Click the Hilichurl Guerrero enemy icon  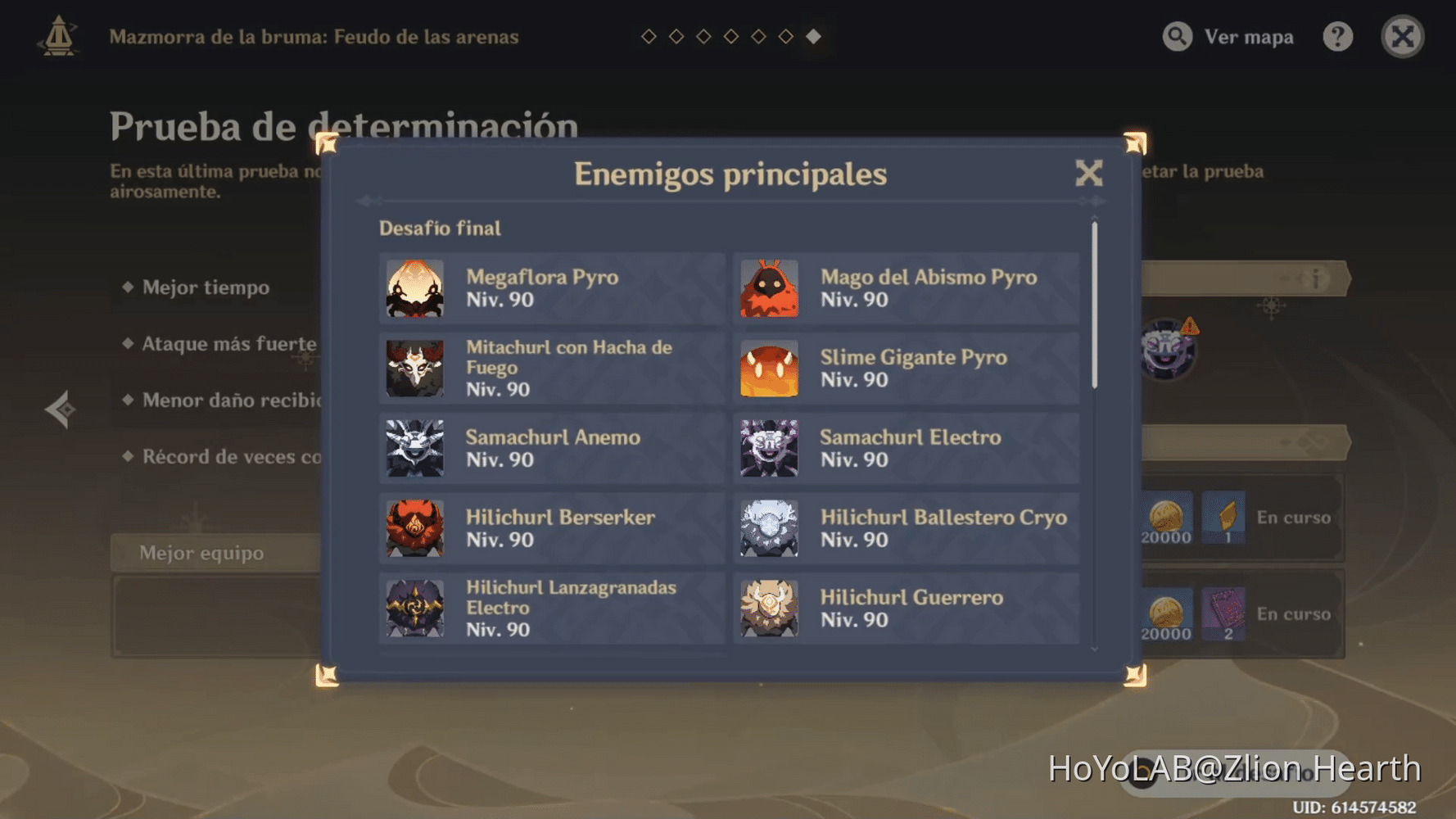click(770, 608)
